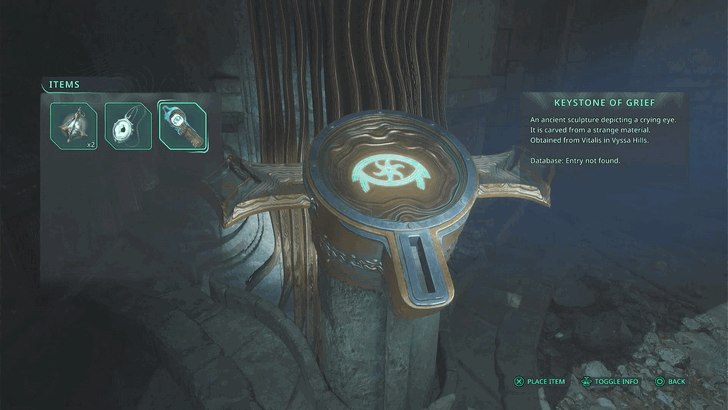
Task: Choose the round pendant necklace item
Action: 128,125
